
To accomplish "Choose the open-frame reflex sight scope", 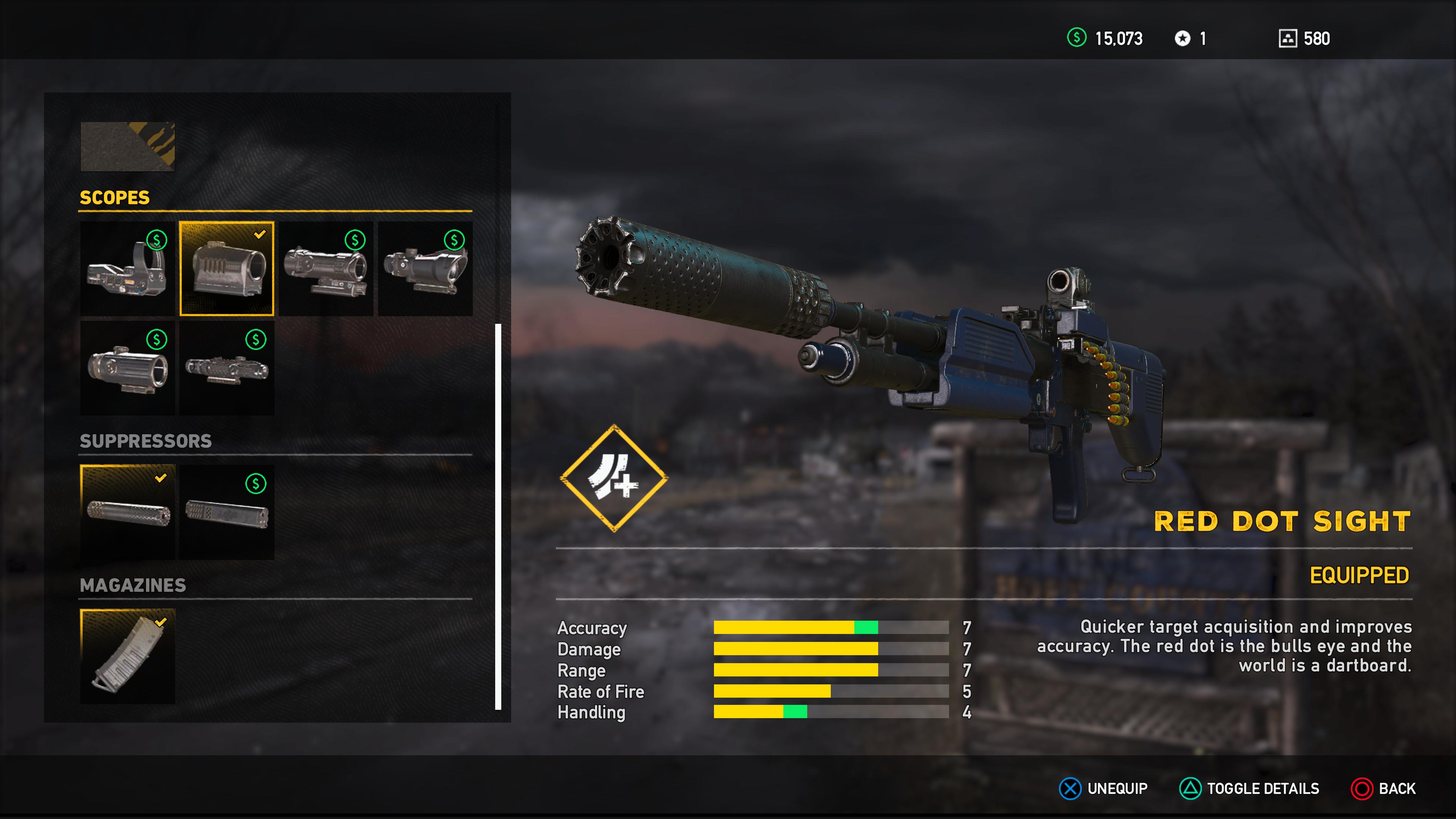I will pyautogui.click(x=127, y=268).
